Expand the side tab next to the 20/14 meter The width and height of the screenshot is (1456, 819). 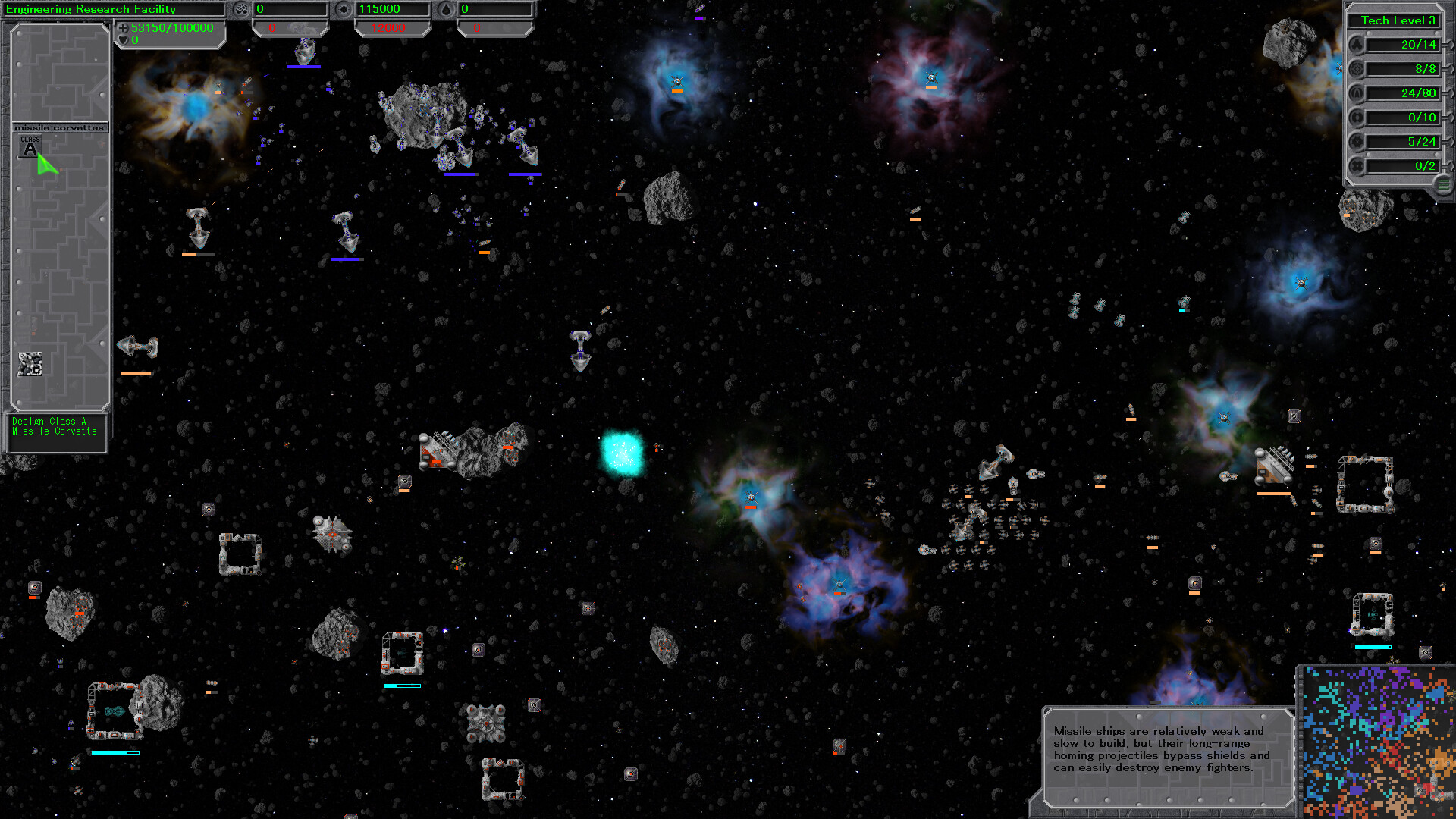(x=1449, y=45)
